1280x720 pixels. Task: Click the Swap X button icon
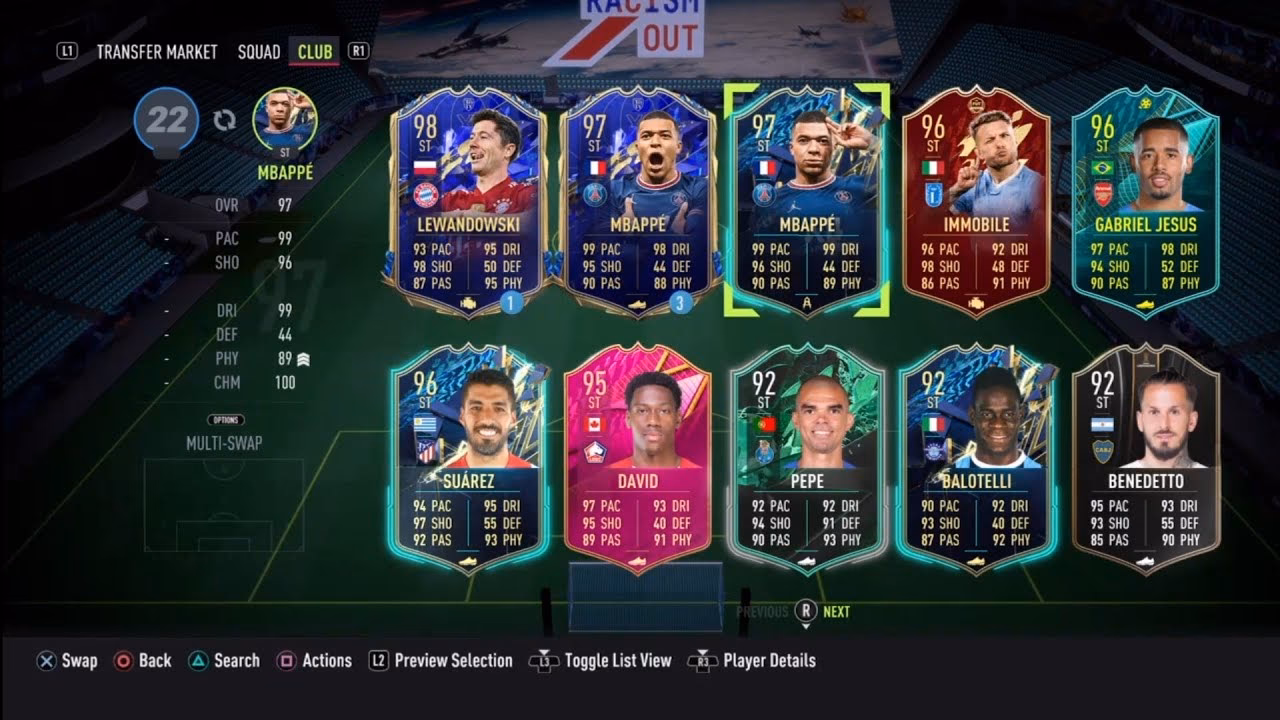pos(44,661)
